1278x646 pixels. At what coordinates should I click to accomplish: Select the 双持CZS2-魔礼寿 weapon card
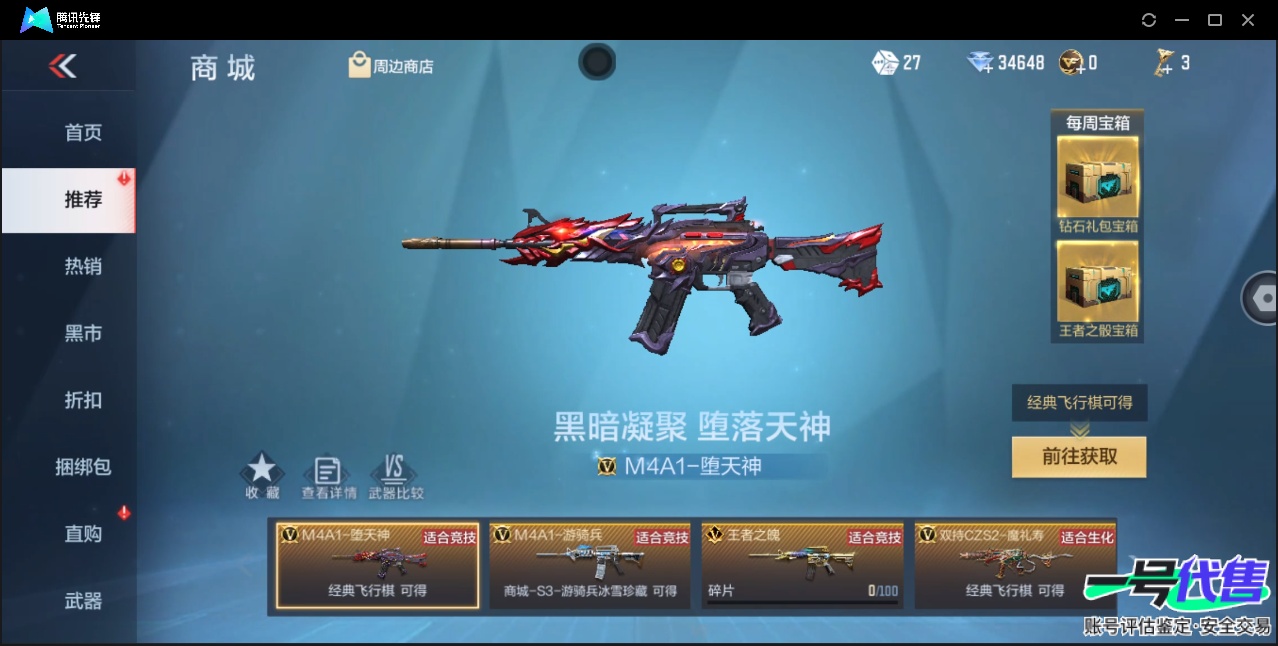click(1015, 565)
